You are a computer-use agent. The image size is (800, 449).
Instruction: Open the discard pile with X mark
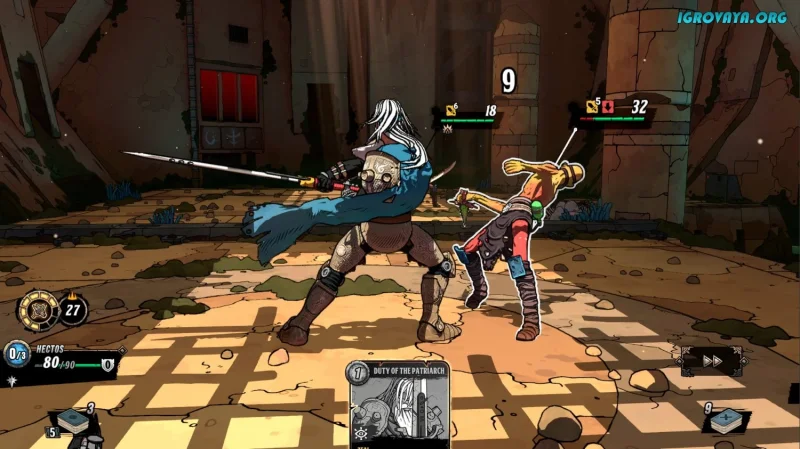coord(727,421)
